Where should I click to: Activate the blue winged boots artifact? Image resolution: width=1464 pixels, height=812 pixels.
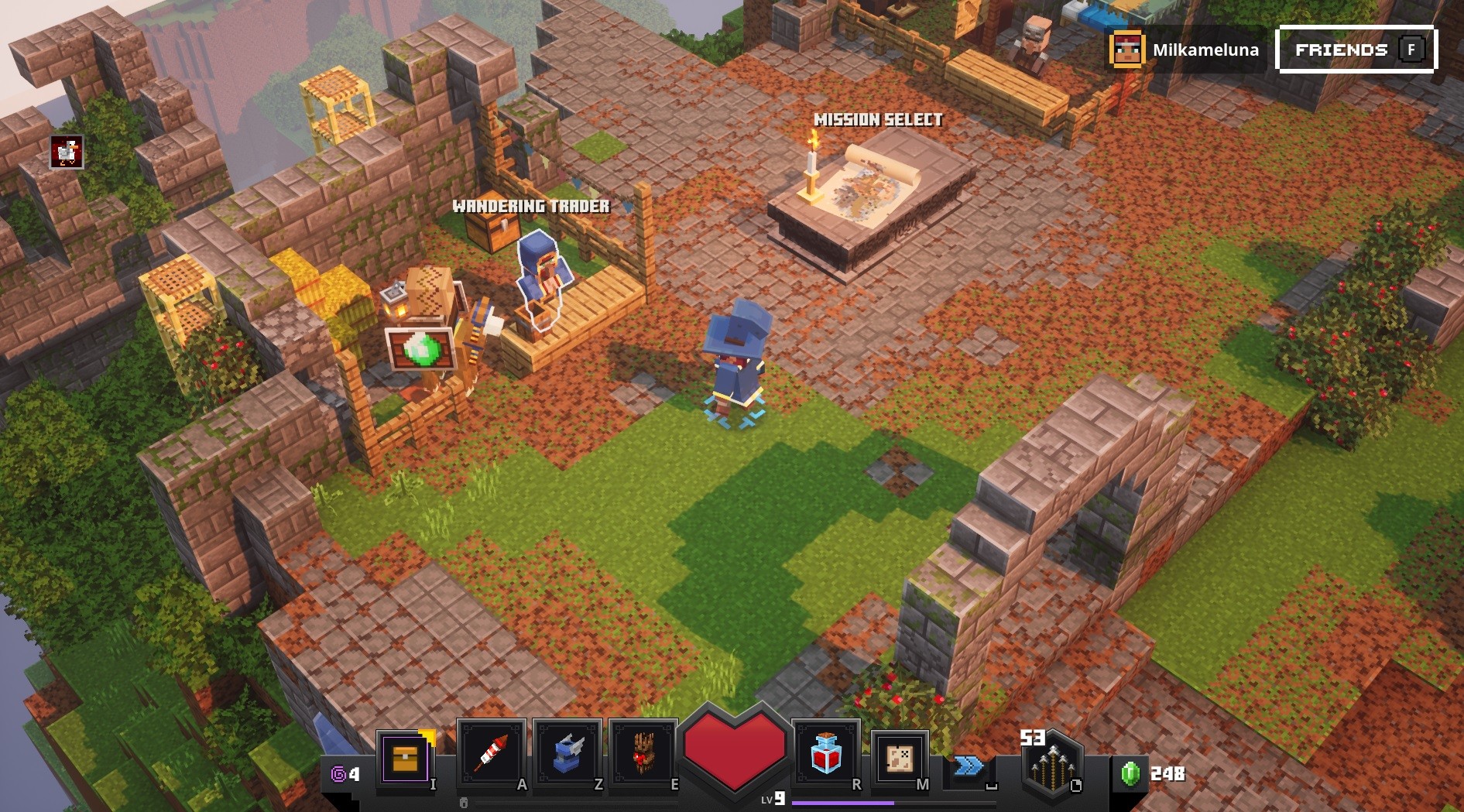tap(567, 752)
